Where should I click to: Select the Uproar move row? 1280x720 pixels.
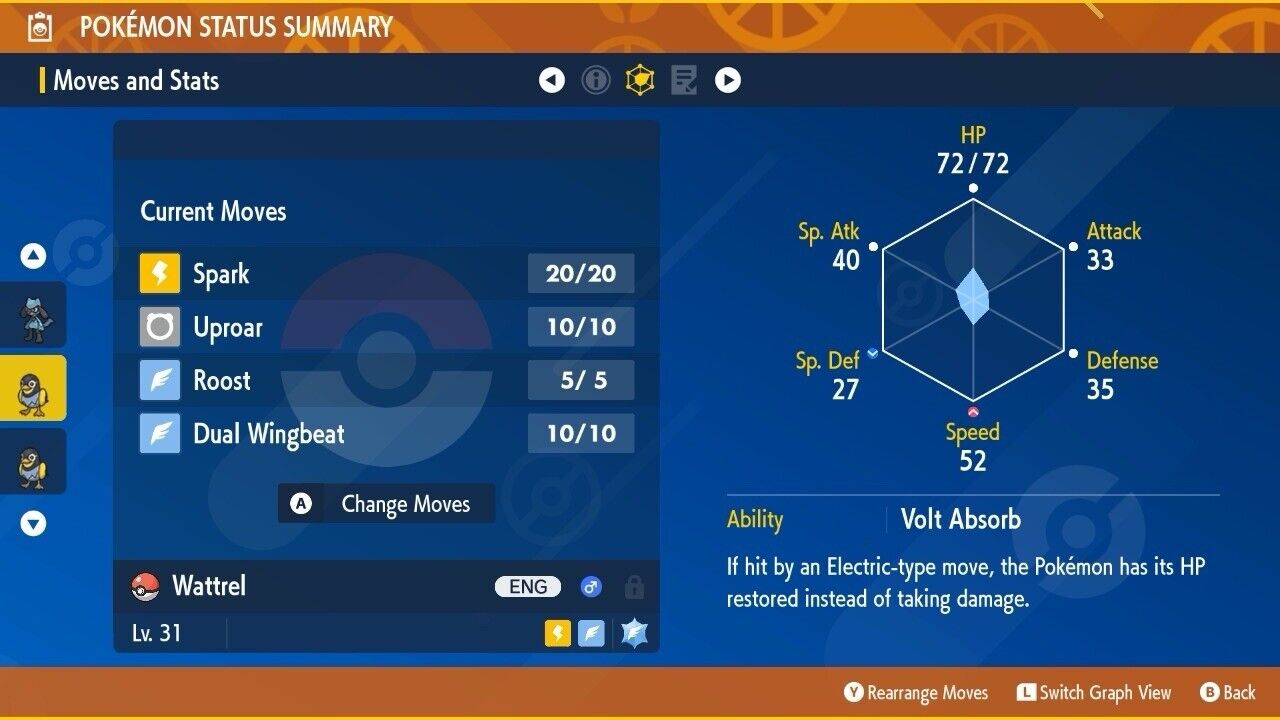click(x=386, y=327)
